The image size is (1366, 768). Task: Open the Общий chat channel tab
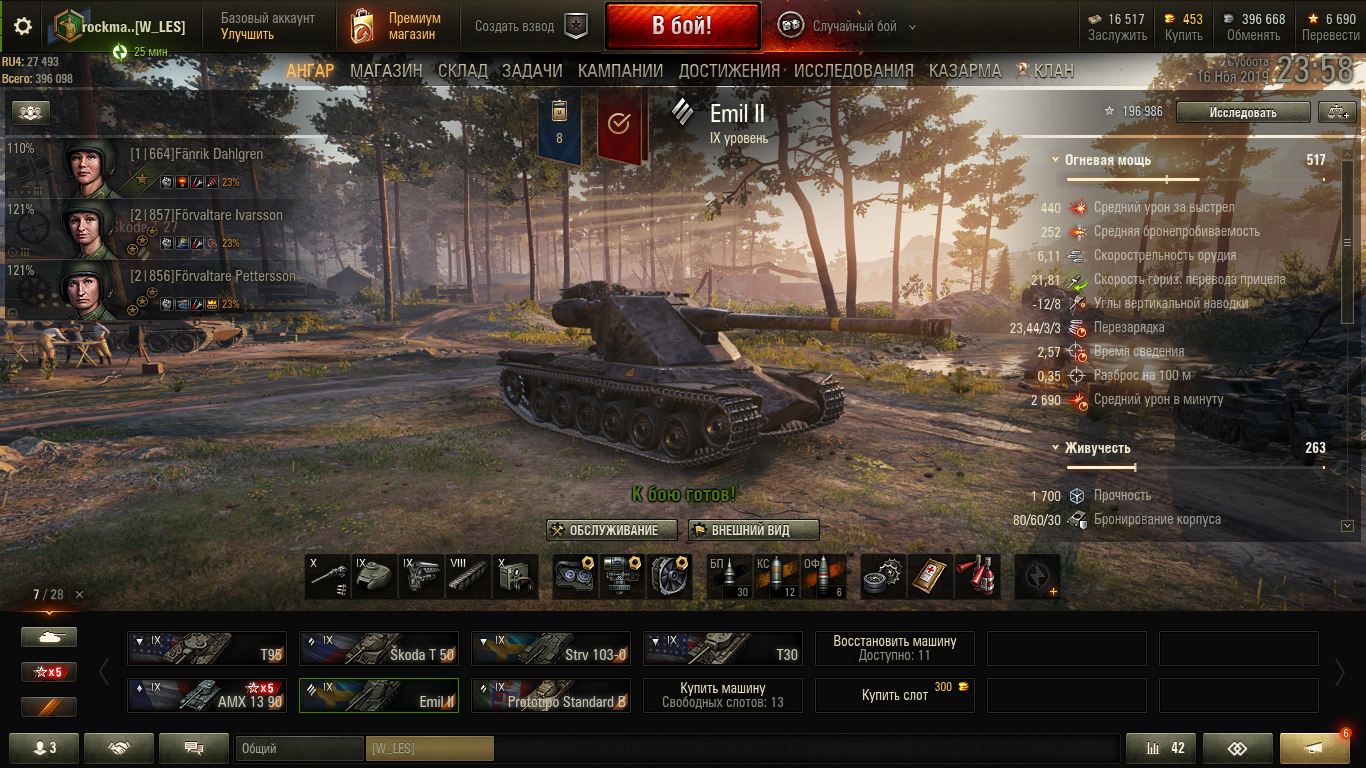click(x=299, y=748)
